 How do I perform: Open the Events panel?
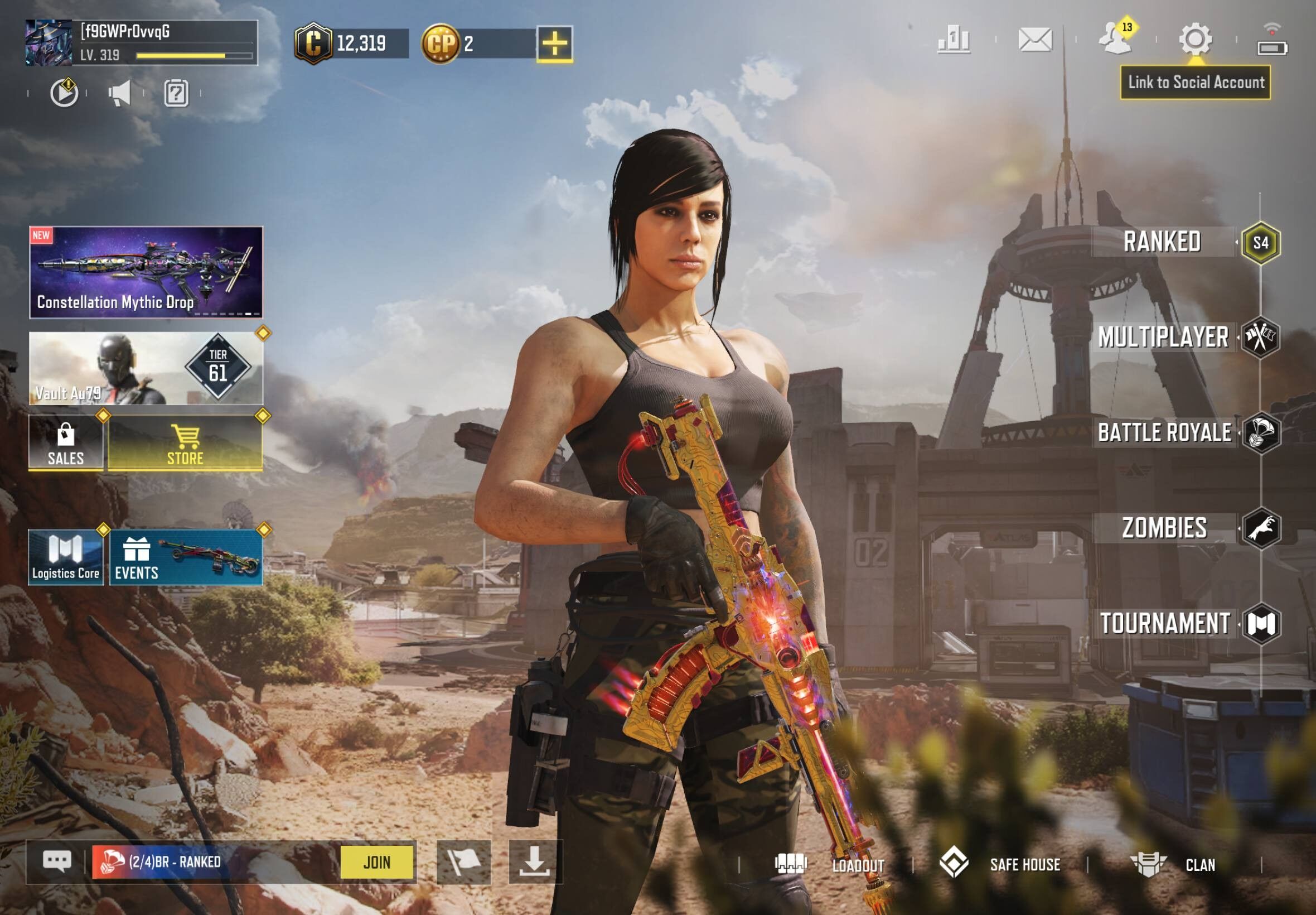185,557
